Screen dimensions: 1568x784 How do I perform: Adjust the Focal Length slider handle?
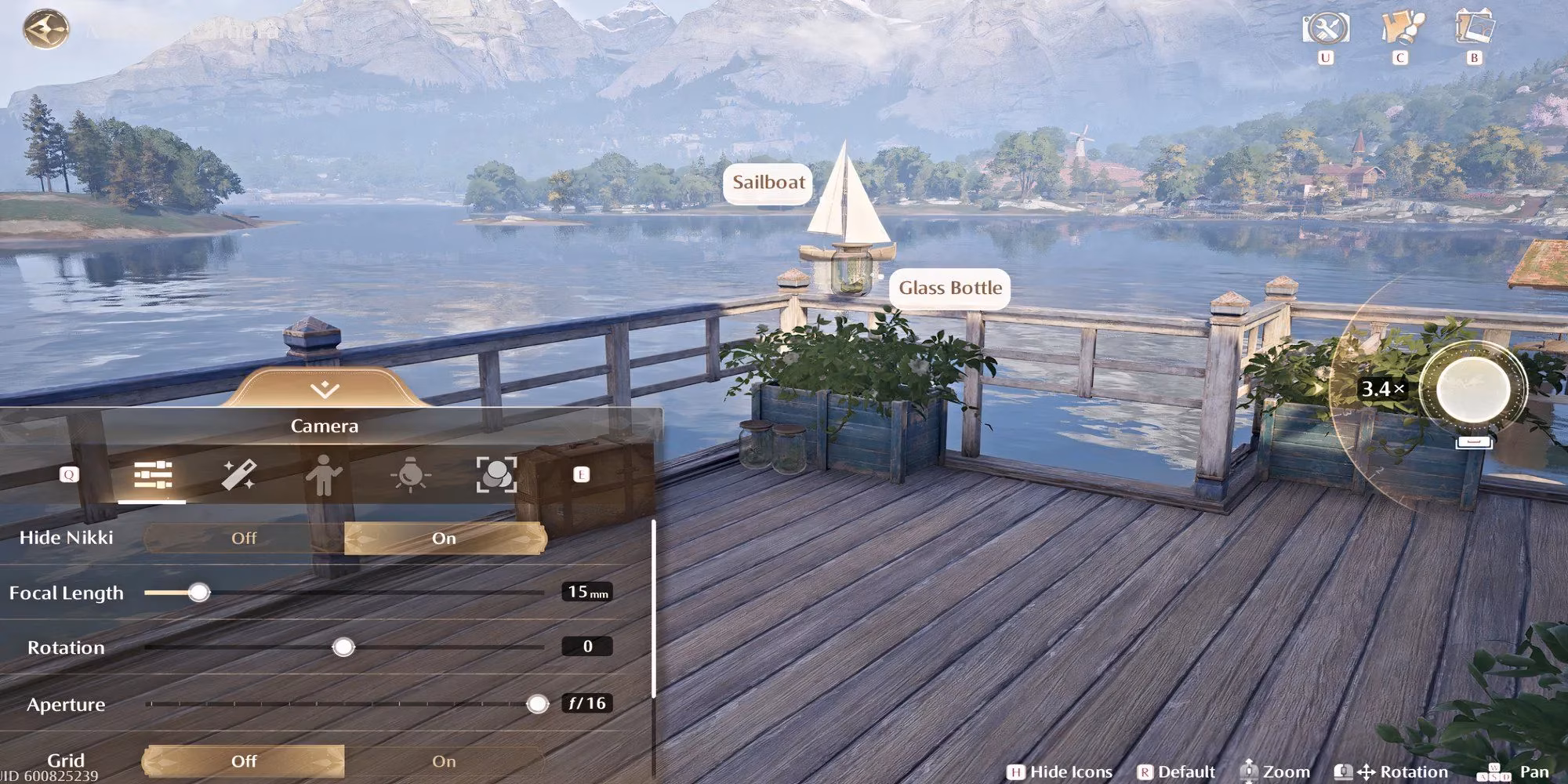coord(199,593)
